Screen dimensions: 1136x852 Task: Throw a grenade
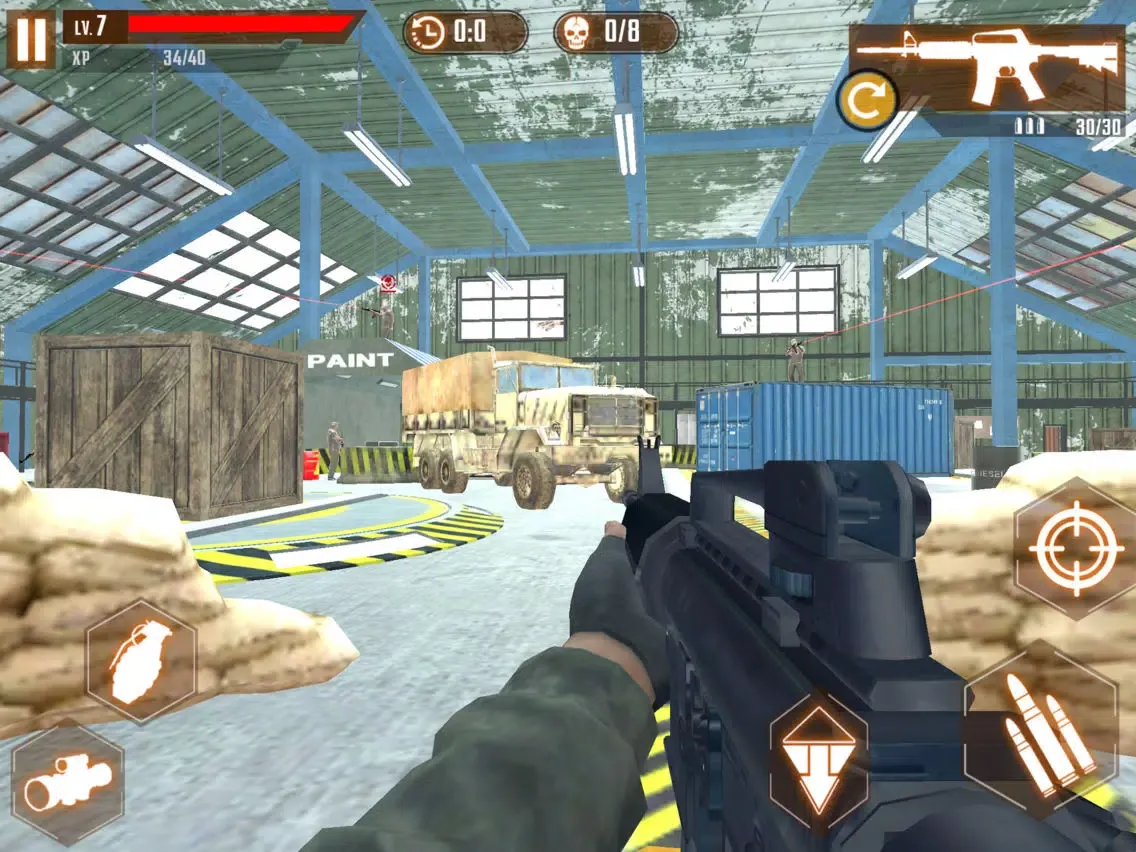pos(140,660)
